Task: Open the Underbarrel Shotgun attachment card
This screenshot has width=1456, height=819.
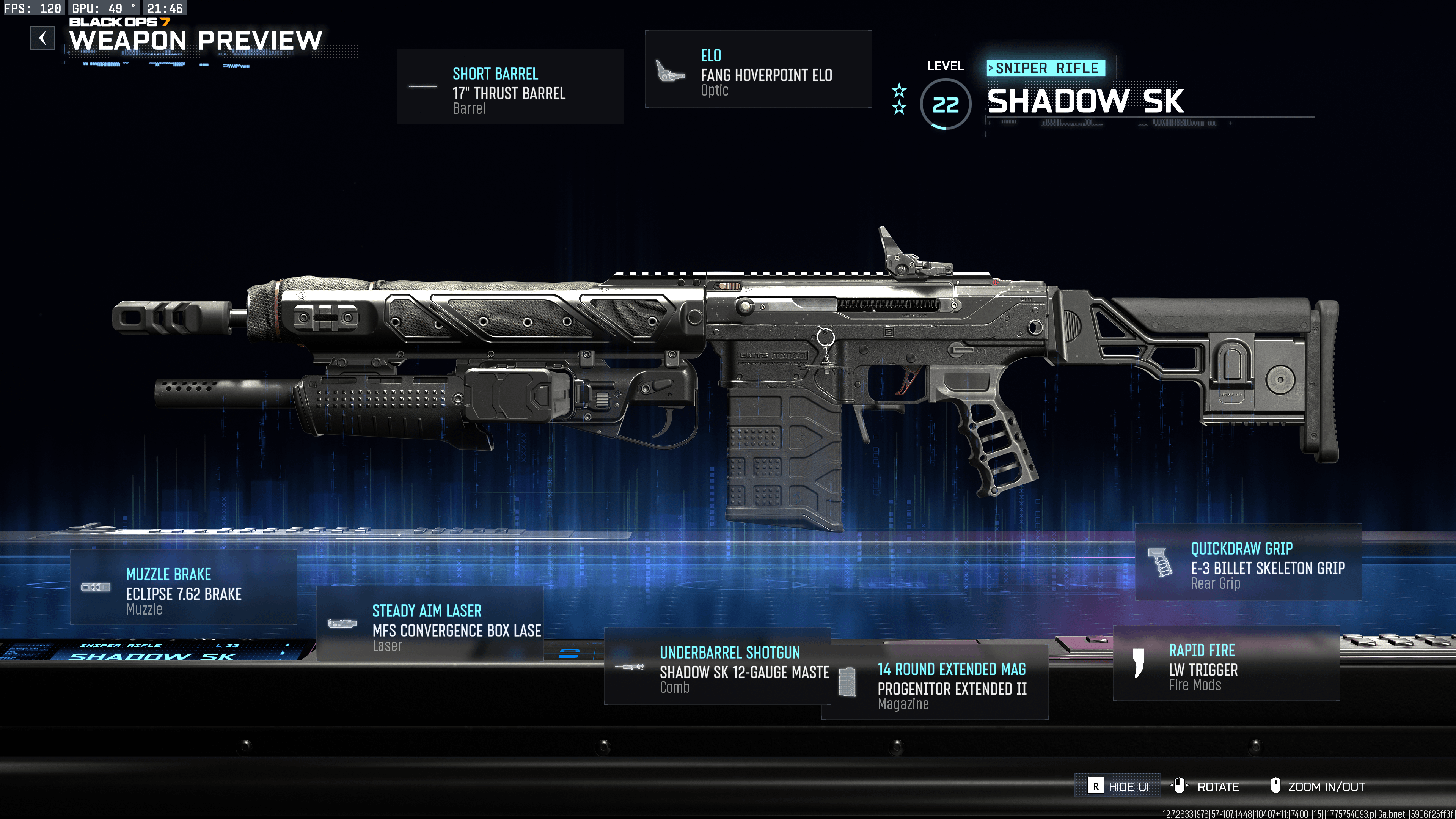Action: (x=717, y=667)
